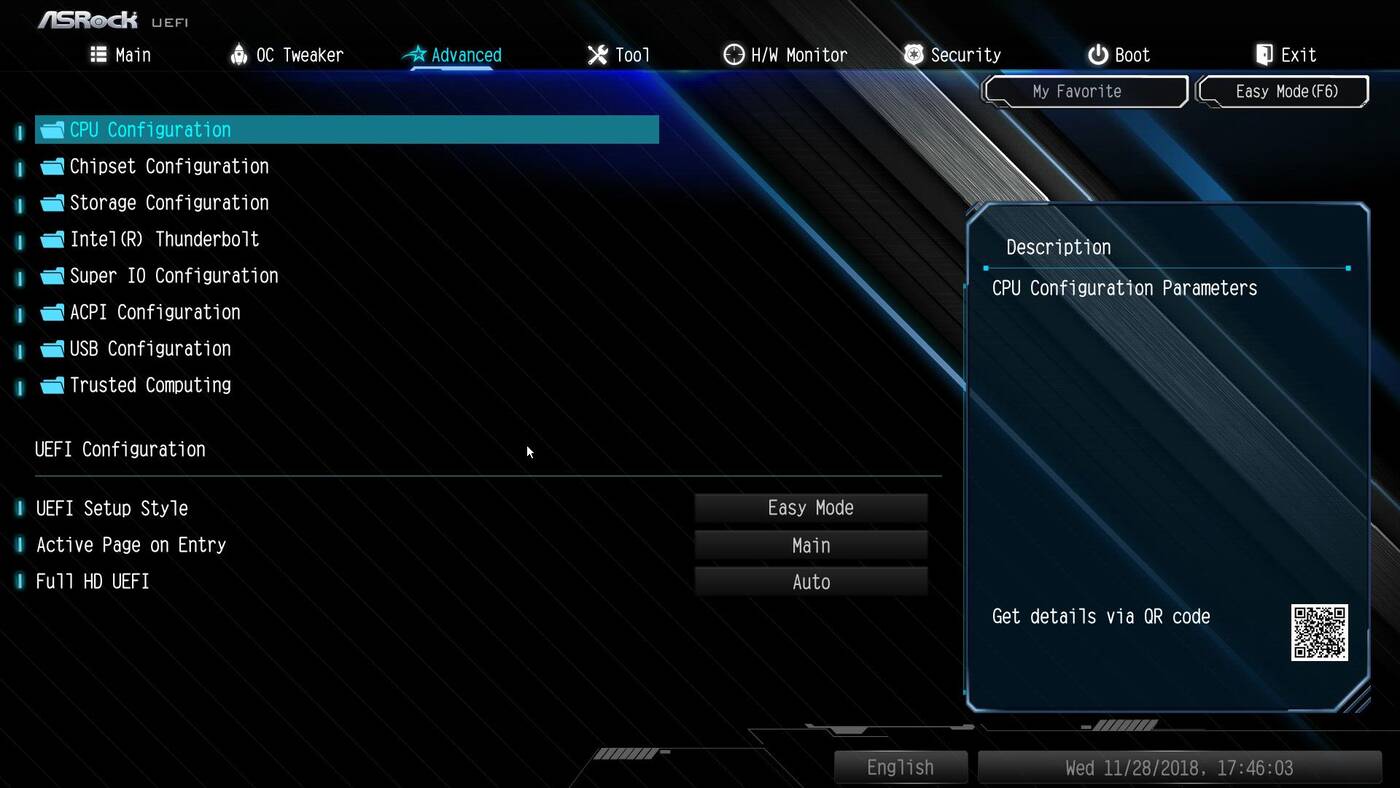Image resolution: width=1400 pixels, height=788 pixels.
Task: Select the Intel(R) Thunderbolt entry
Action: 164,239
